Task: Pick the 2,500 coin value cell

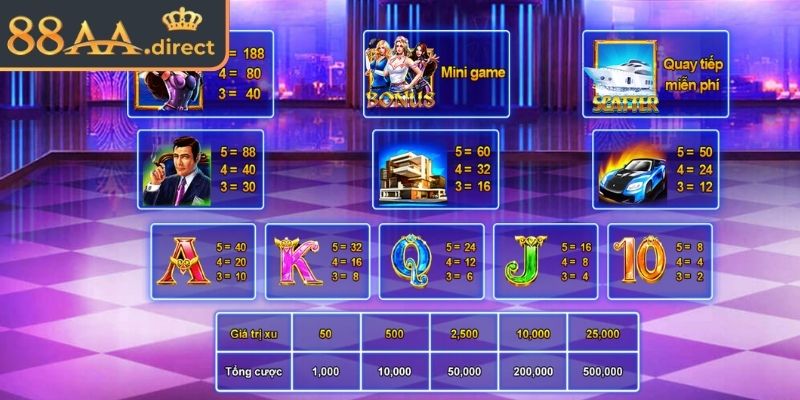Action: pyautogui.click(x=464, y=331)
